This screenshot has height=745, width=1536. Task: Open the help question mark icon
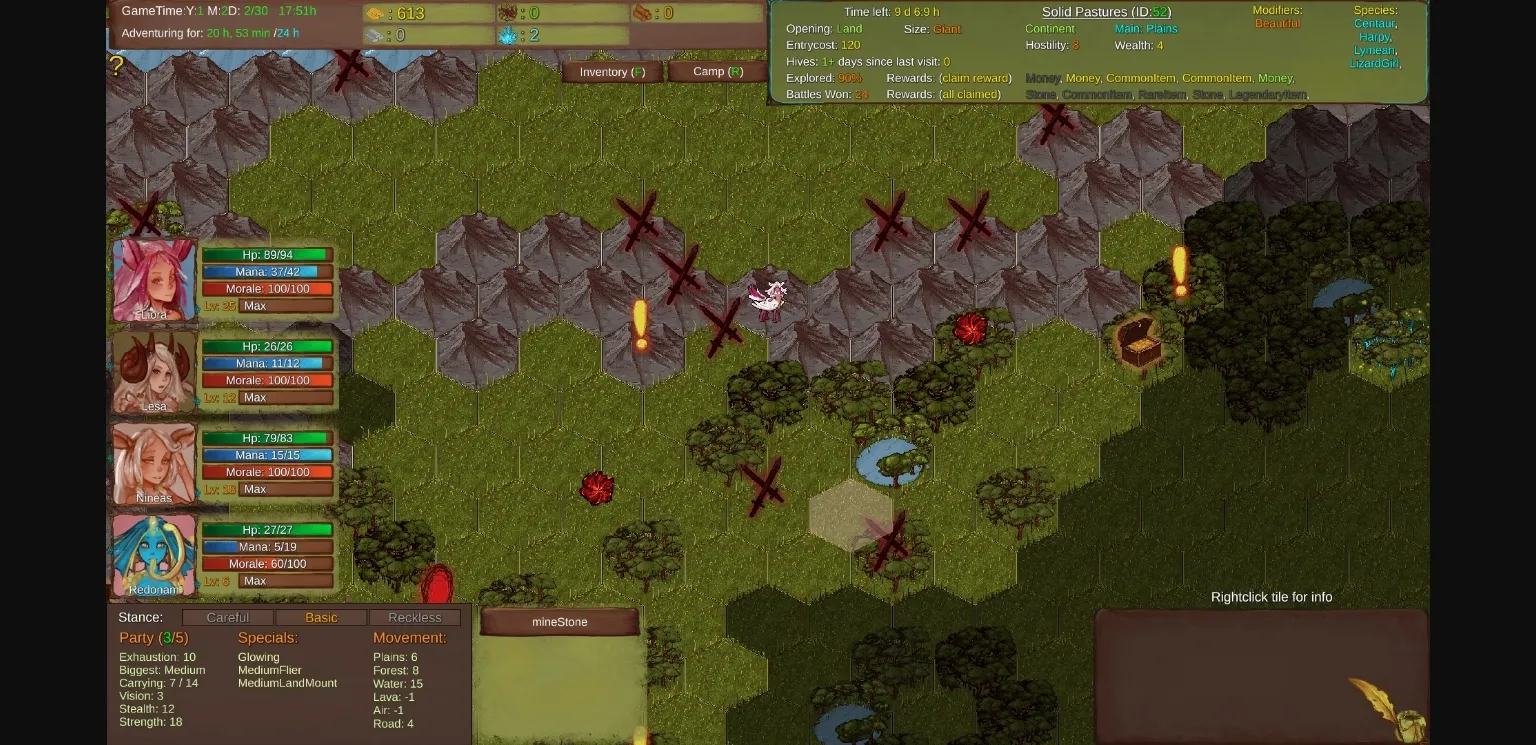tap(117, 66)
